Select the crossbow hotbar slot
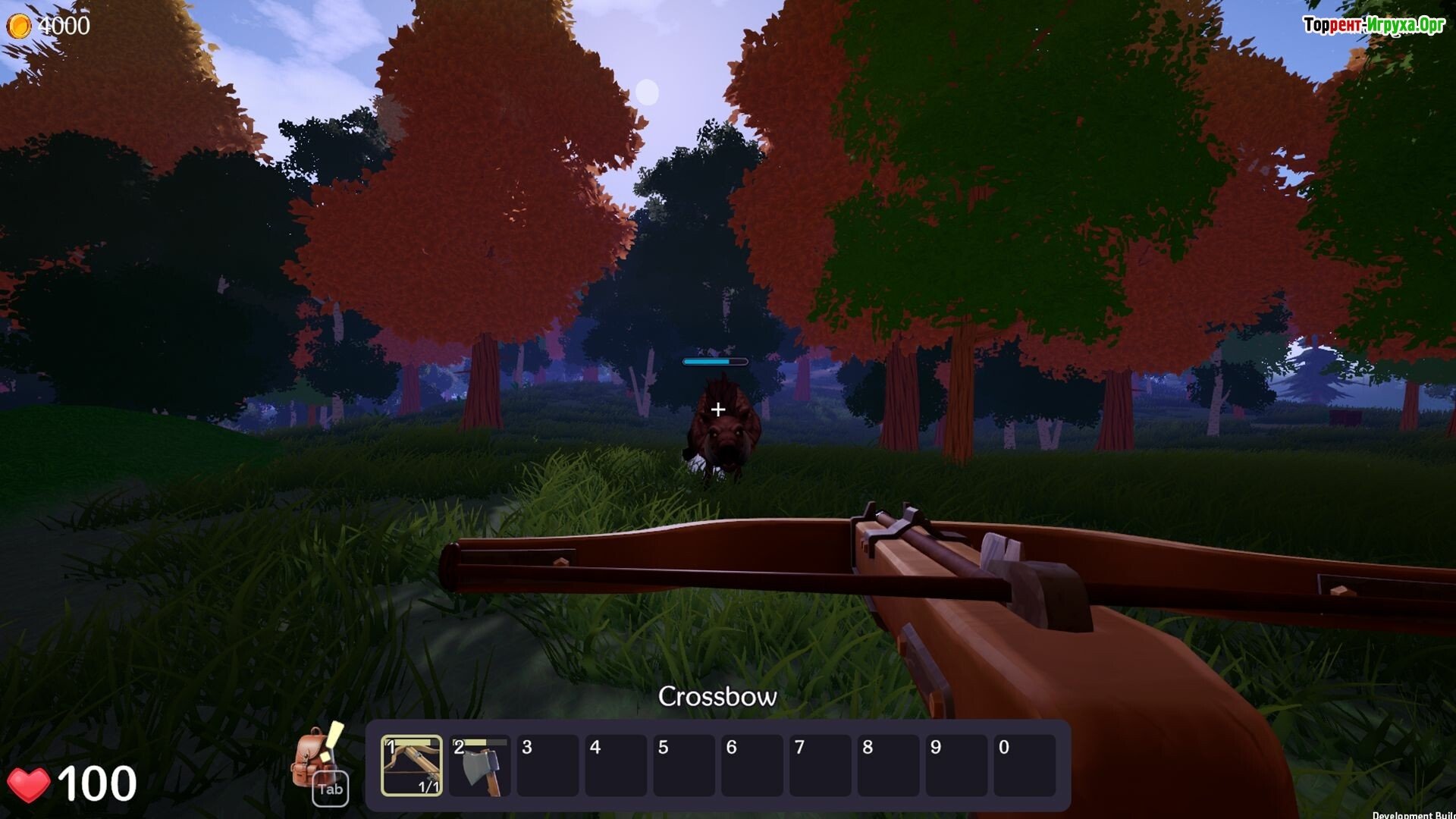This screenshot has width=1456, height=819. [x=411, y=765]
